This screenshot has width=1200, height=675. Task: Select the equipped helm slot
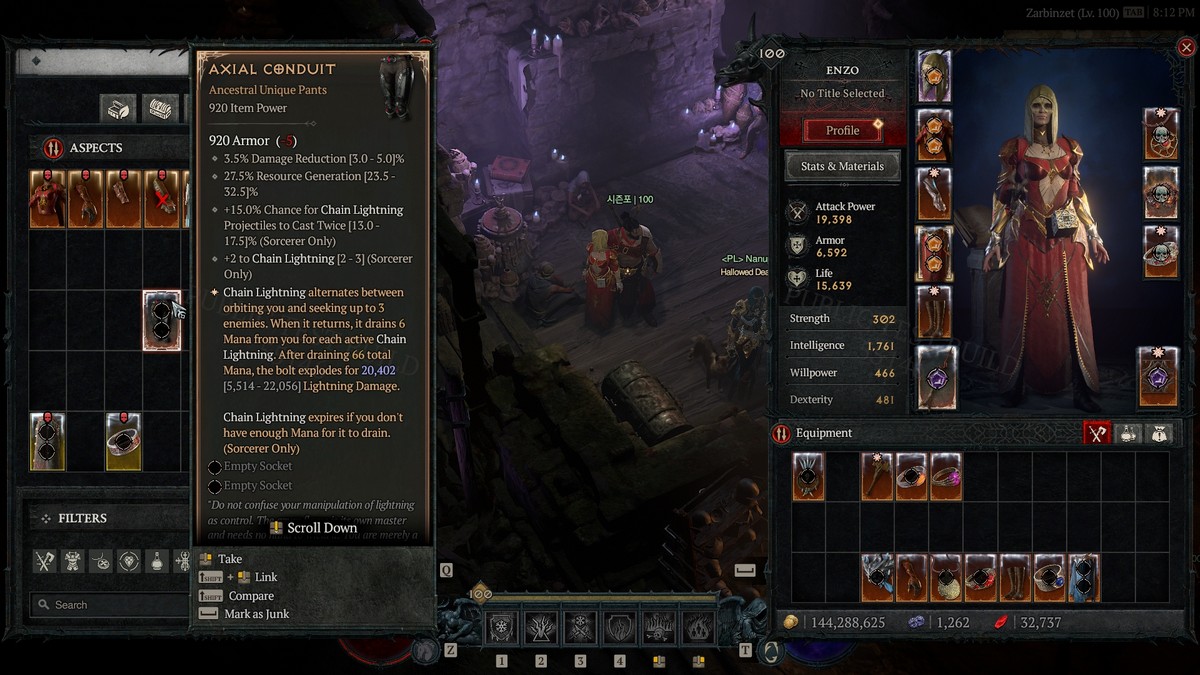(x=934, y=77)
